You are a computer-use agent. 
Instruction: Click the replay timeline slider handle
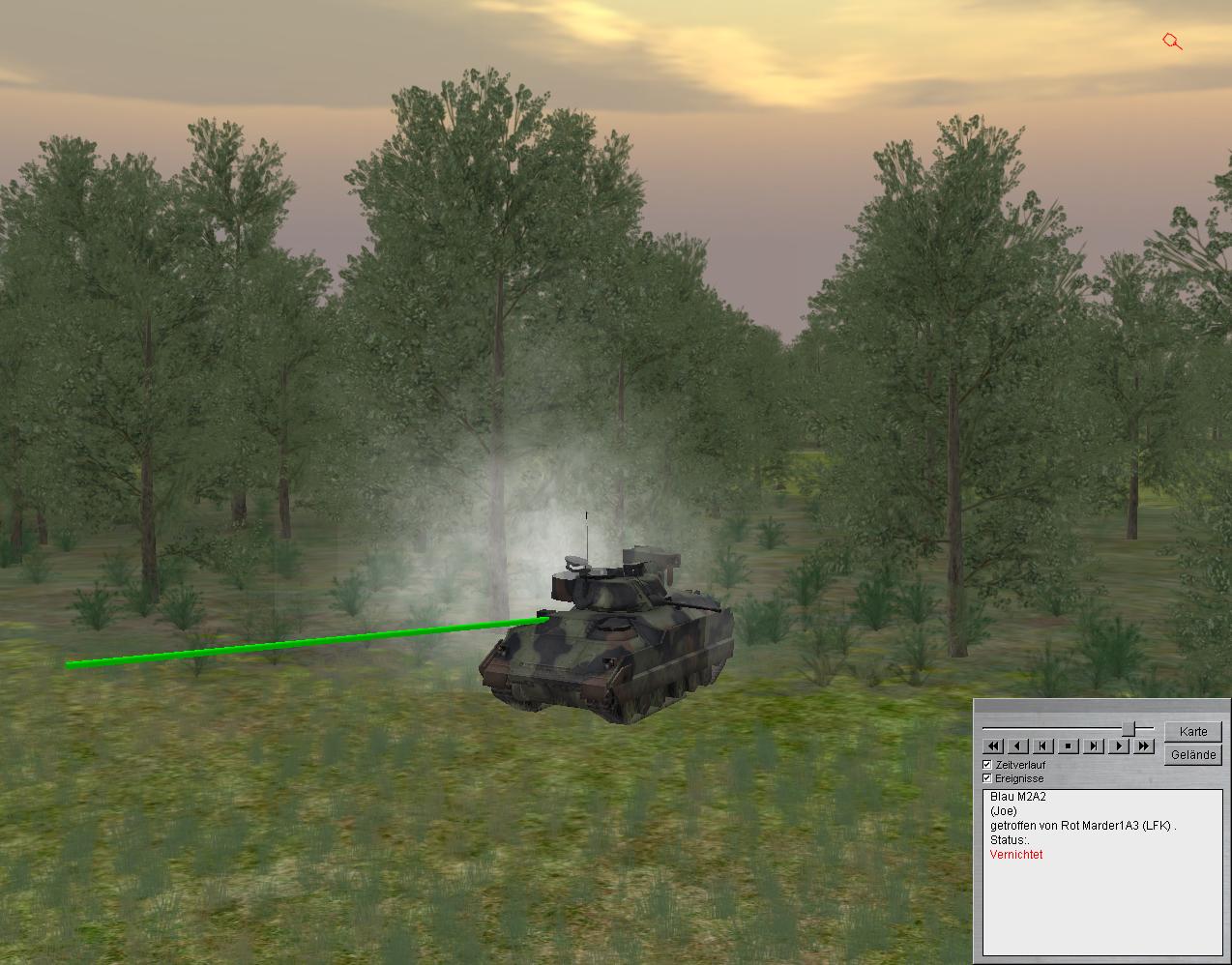(1129, 728)
